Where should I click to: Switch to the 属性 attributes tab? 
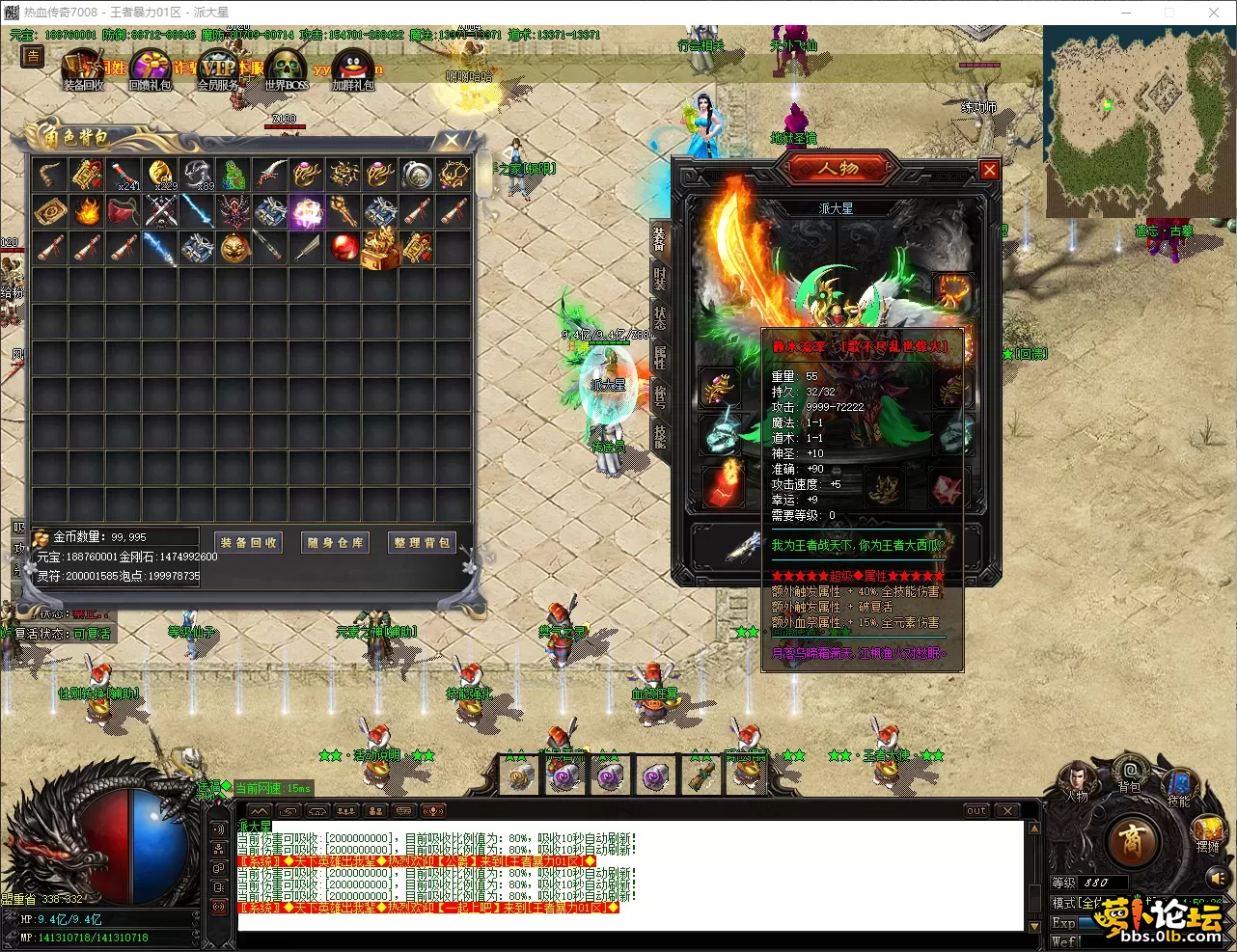tap(660, 356)
